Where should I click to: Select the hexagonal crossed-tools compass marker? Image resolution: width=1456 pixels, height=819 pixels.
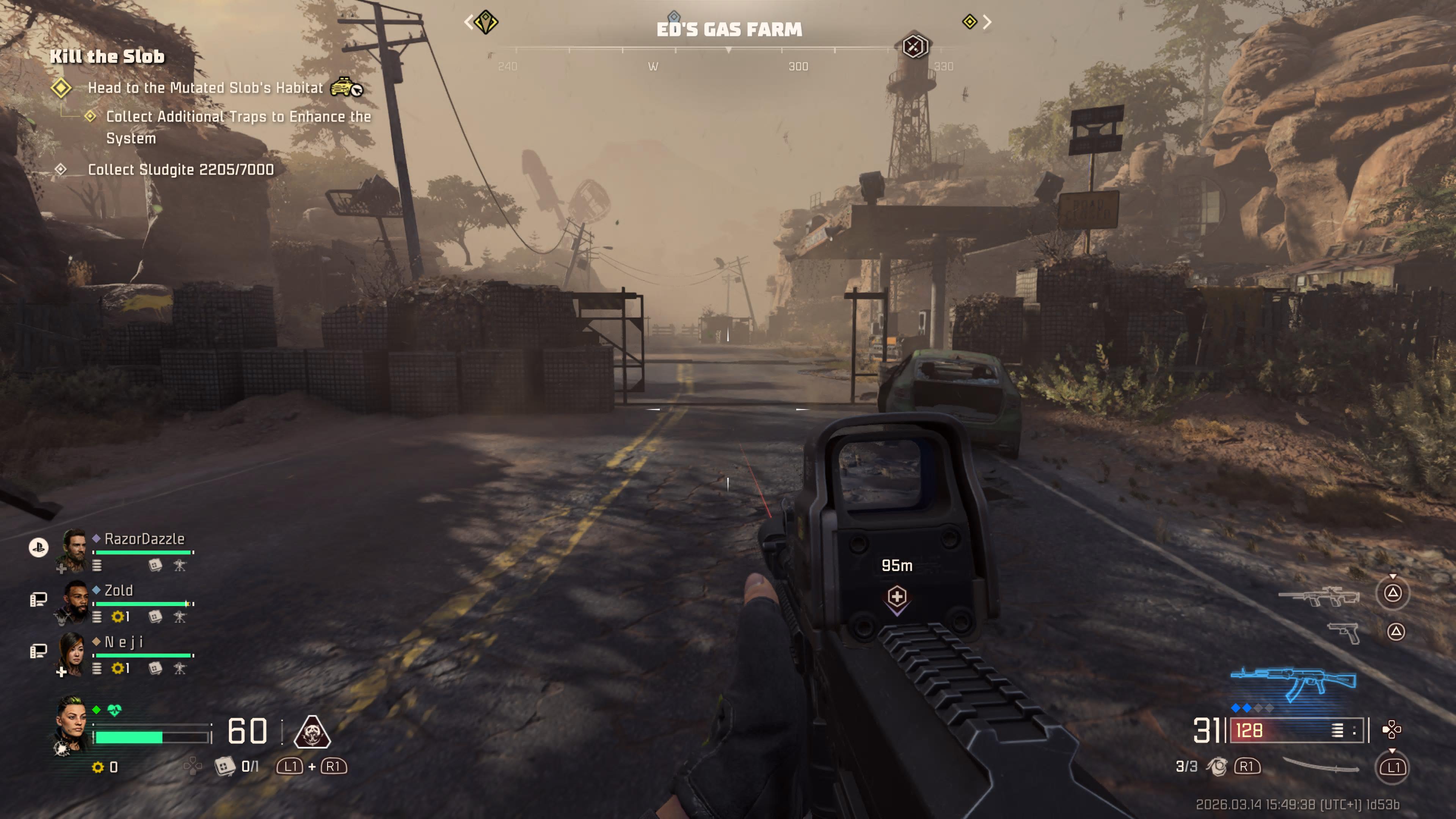point(913,46)
